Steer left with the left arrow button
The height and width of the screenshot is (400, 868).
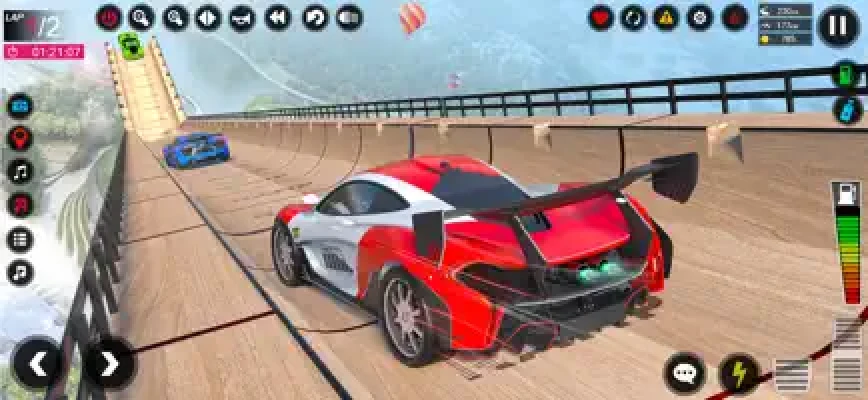tap(38, 363)
